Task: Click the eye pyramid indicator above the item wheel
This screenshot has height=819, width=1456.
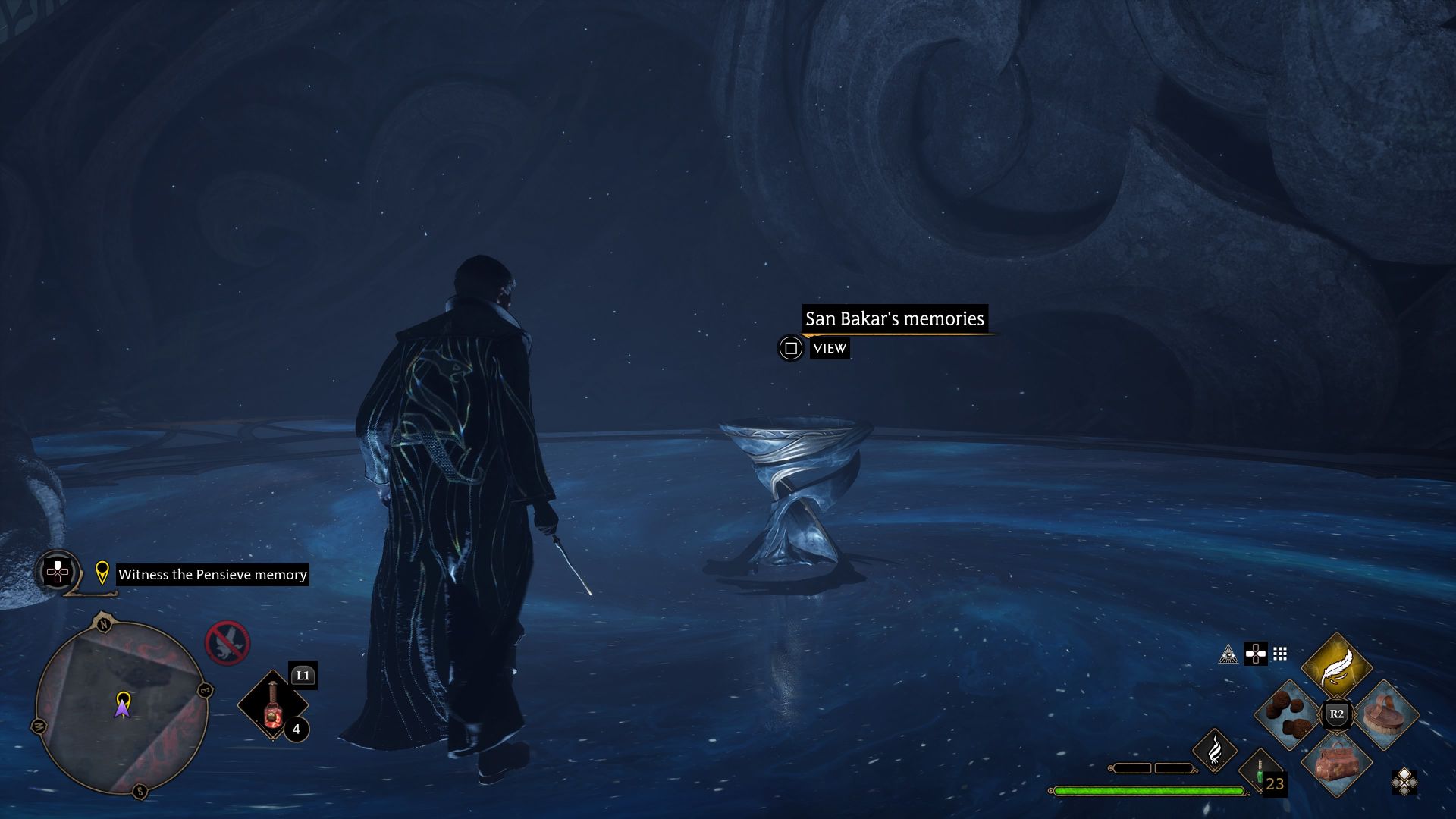Action: pos(1229,652)
